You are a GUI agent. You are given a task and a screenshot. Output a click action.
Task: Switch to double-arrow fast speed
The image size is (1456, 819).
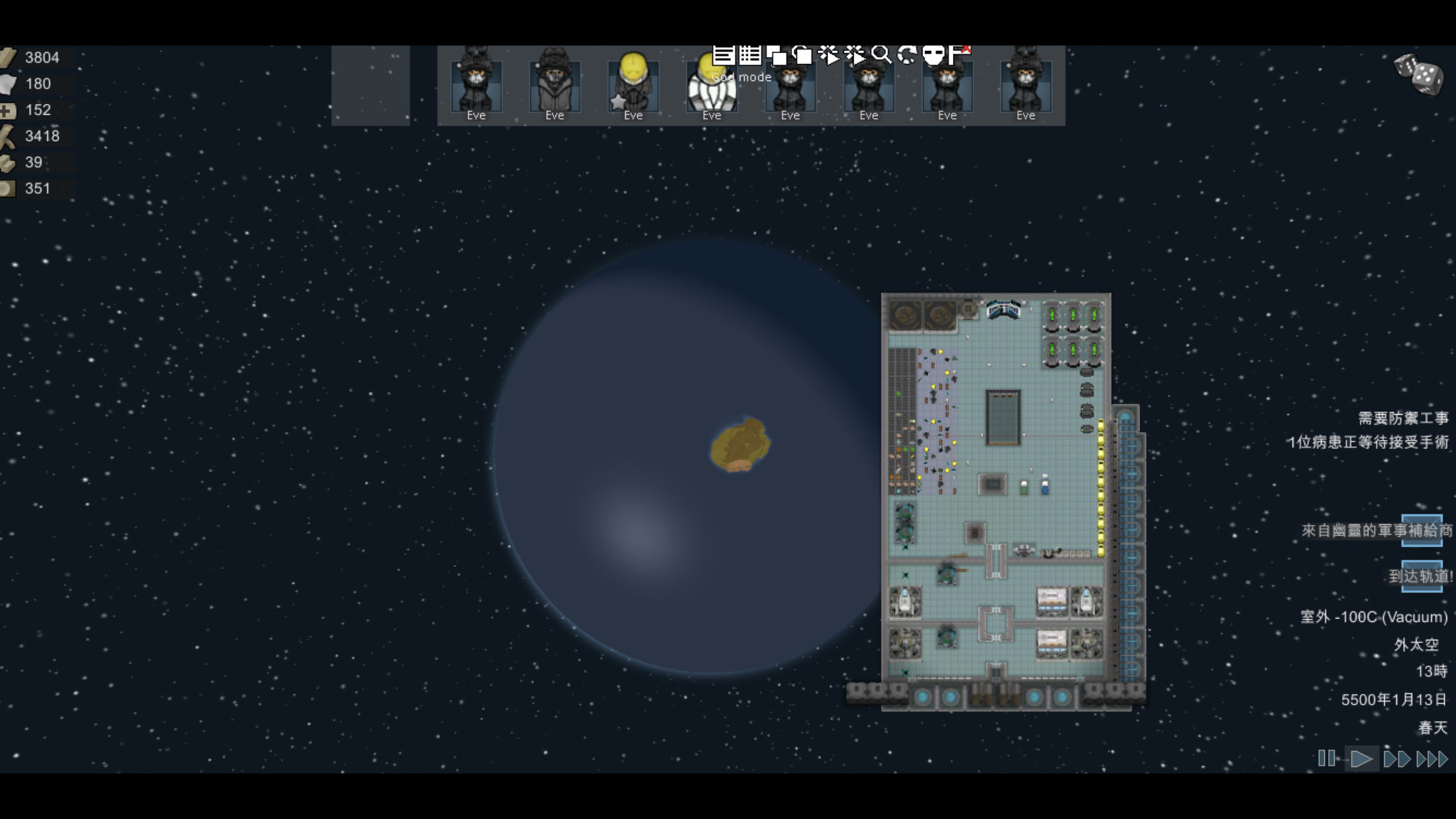click(1396, 758)
